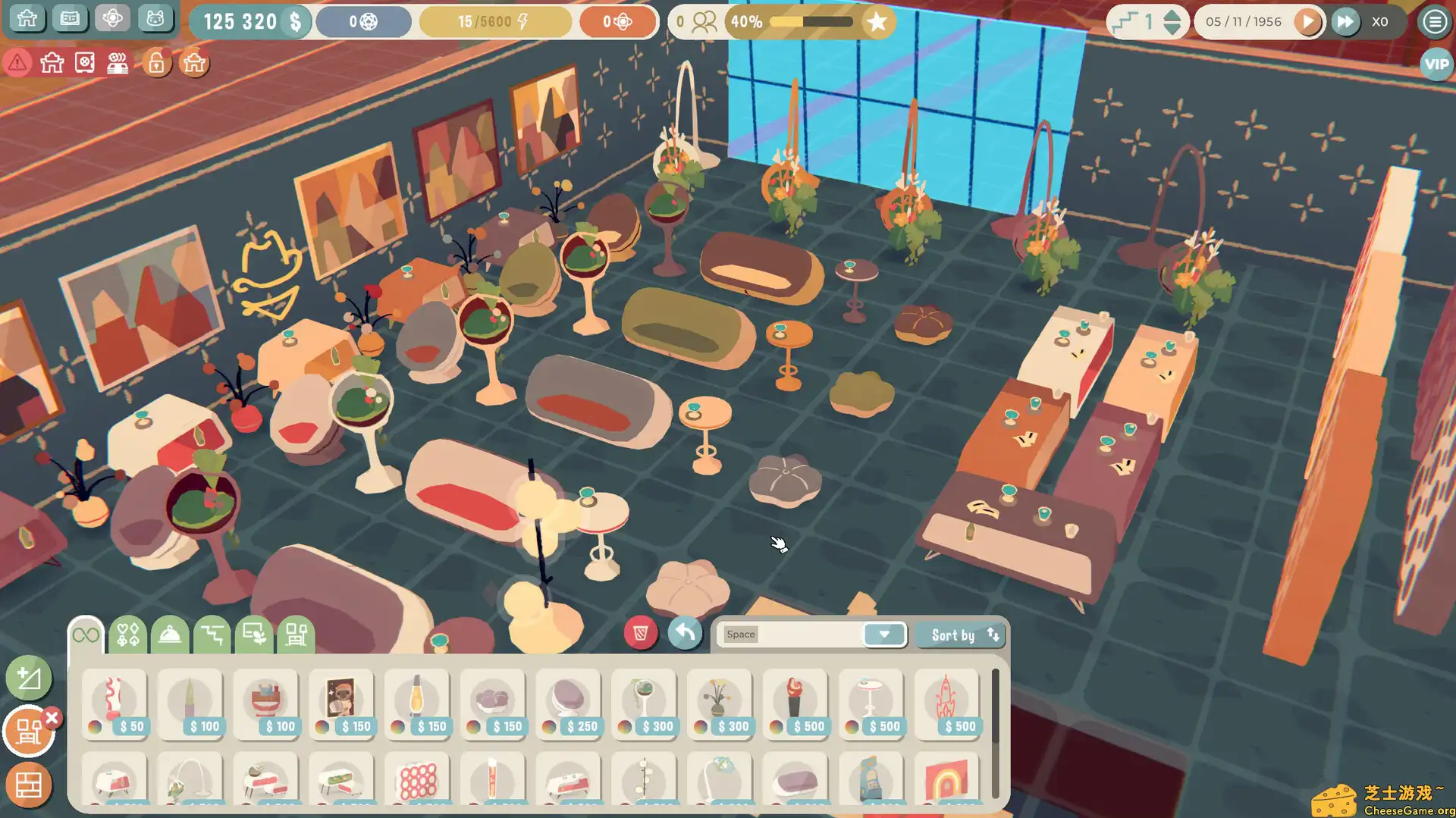Click the hamburger menu top right
1456x818 pixels.
[1434, 21]
